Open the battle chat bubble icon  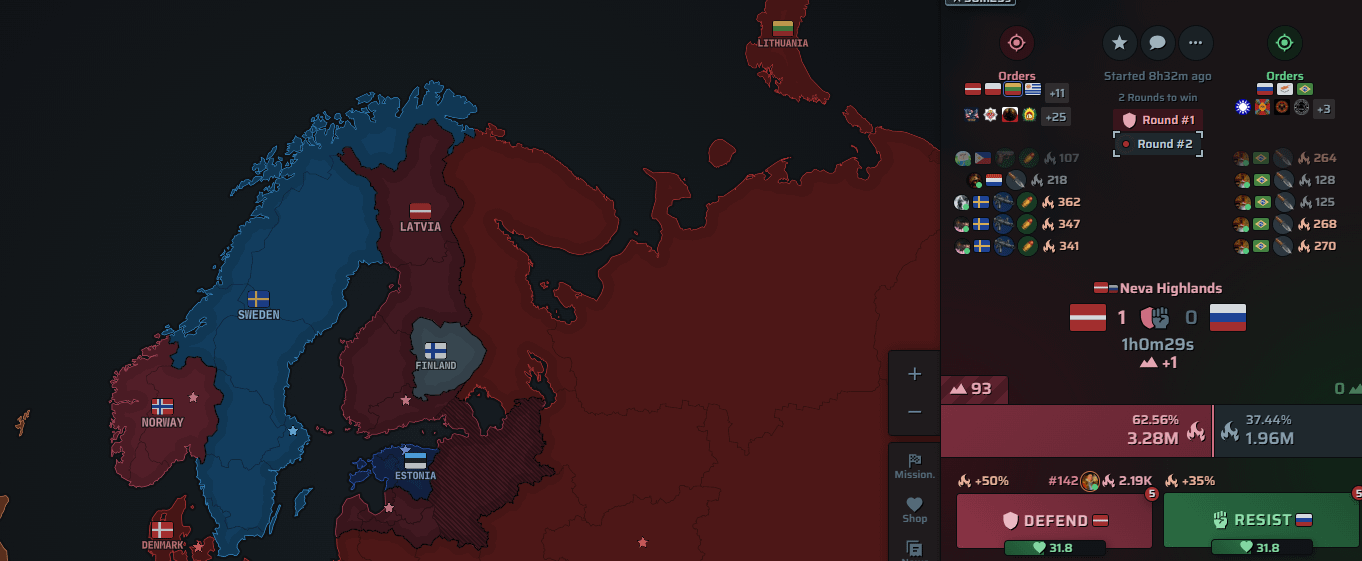[x=1158, y=43]
